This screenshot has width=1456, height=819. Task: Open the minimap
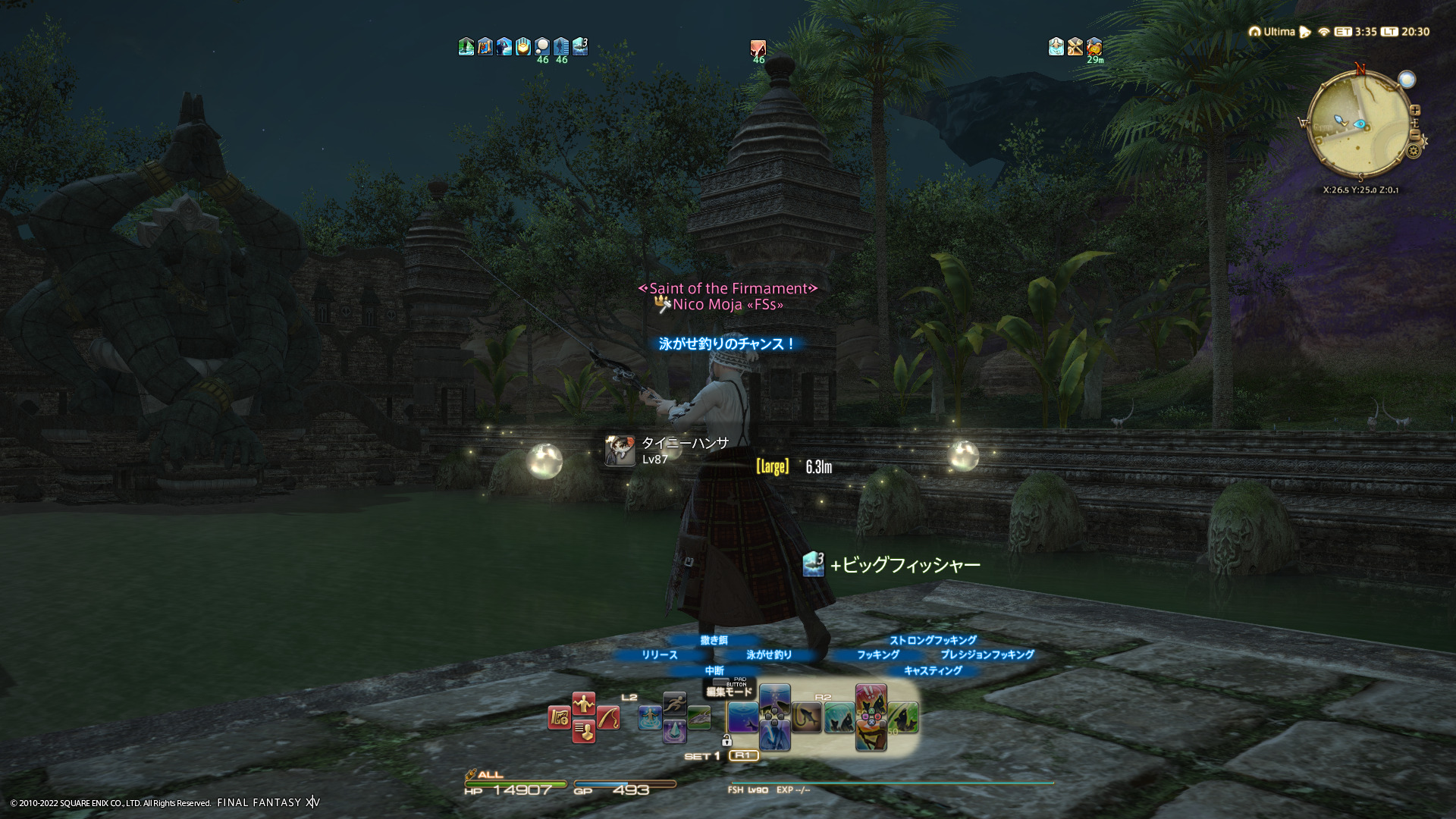click(x=1358, y=127)
